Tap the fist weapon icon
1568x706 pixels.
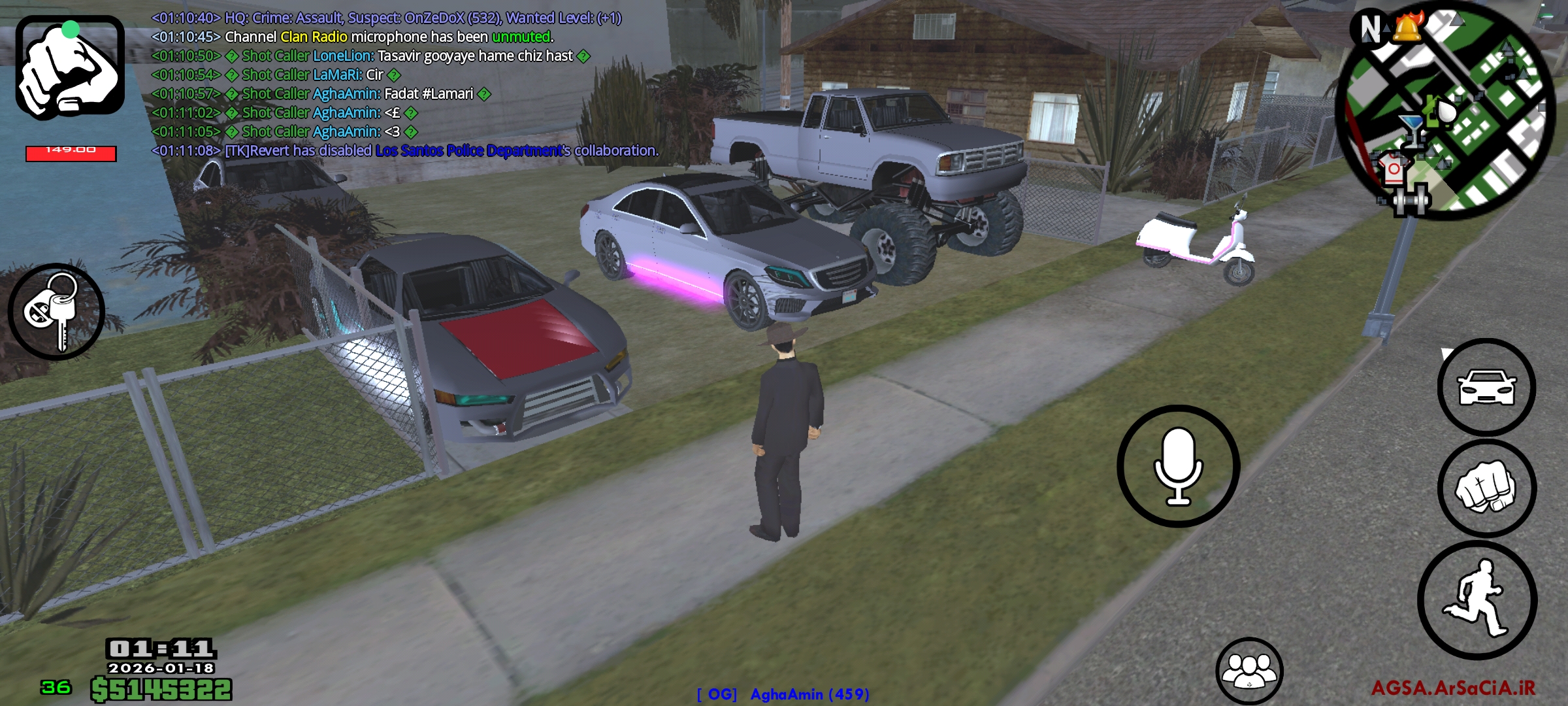pos(70,67)
